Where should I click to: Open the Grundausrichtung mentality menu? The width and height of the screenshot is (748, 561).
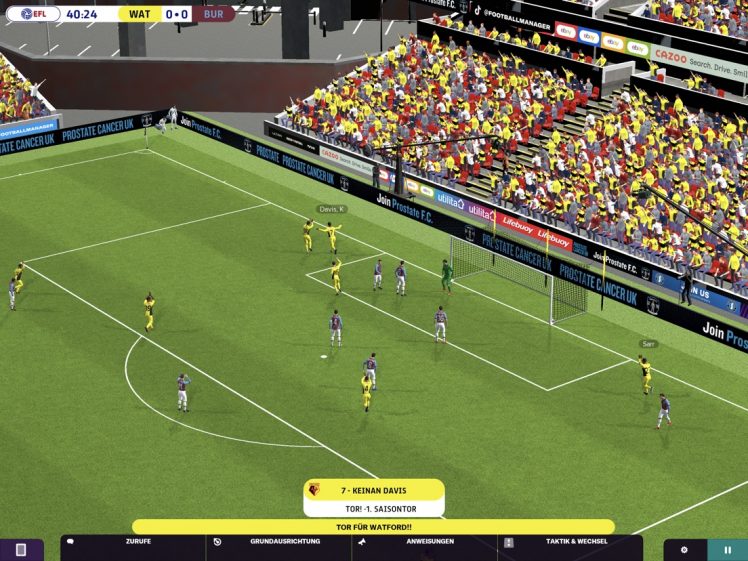coord(279,541)
